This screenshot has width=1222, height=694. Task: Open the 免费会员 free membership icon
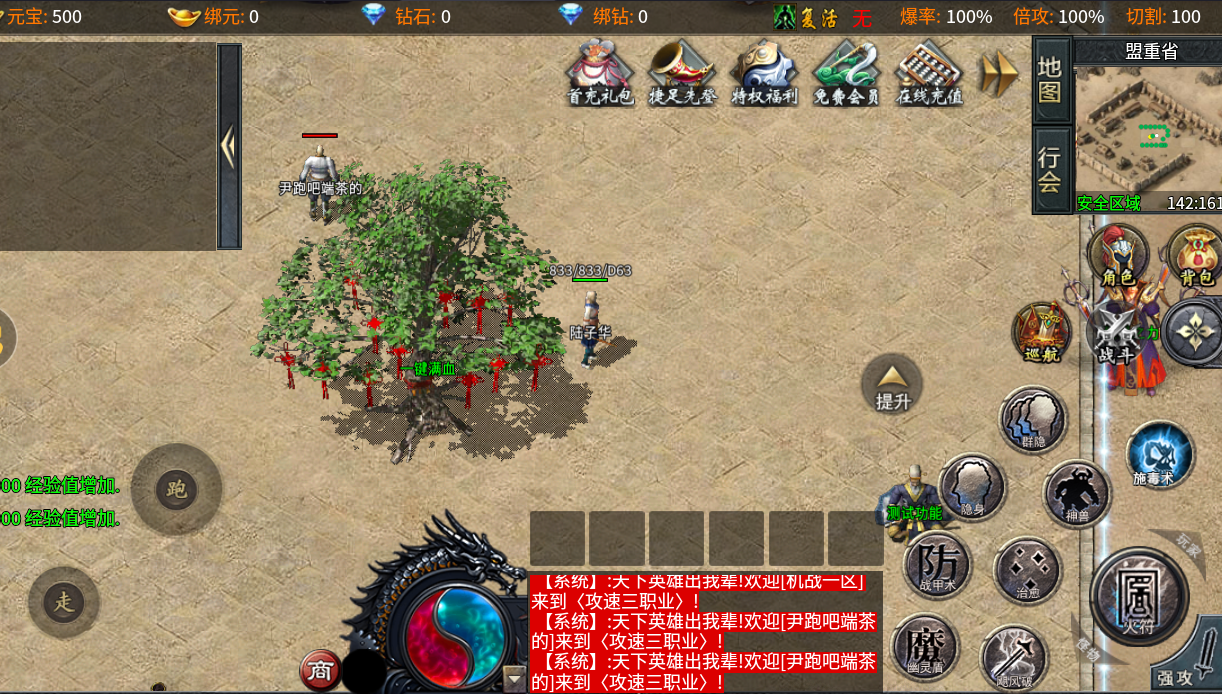[x=846, y=72]
